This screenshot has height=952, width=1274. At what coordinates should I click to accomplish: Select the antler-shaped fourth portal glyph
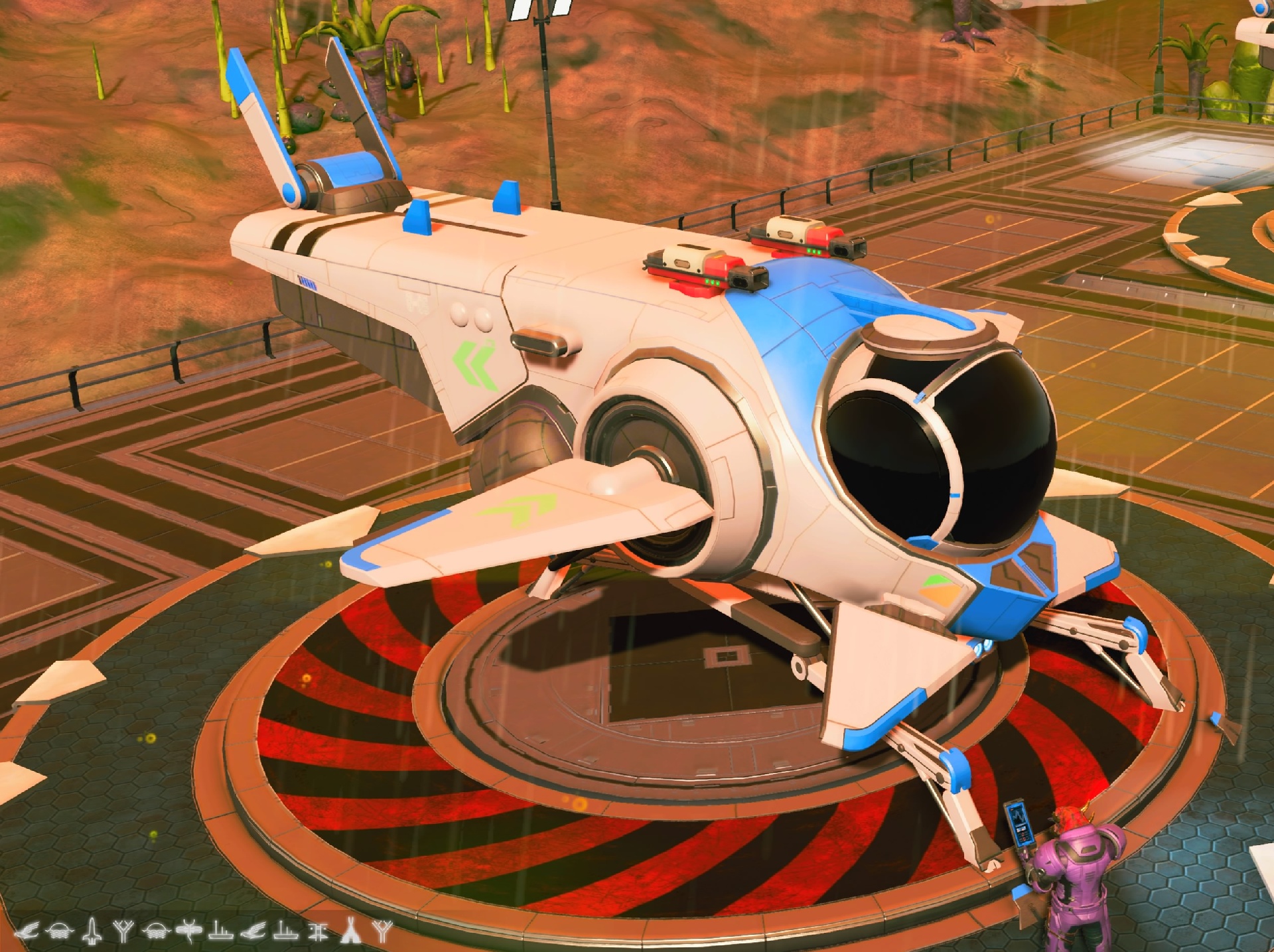pos(123,930)
